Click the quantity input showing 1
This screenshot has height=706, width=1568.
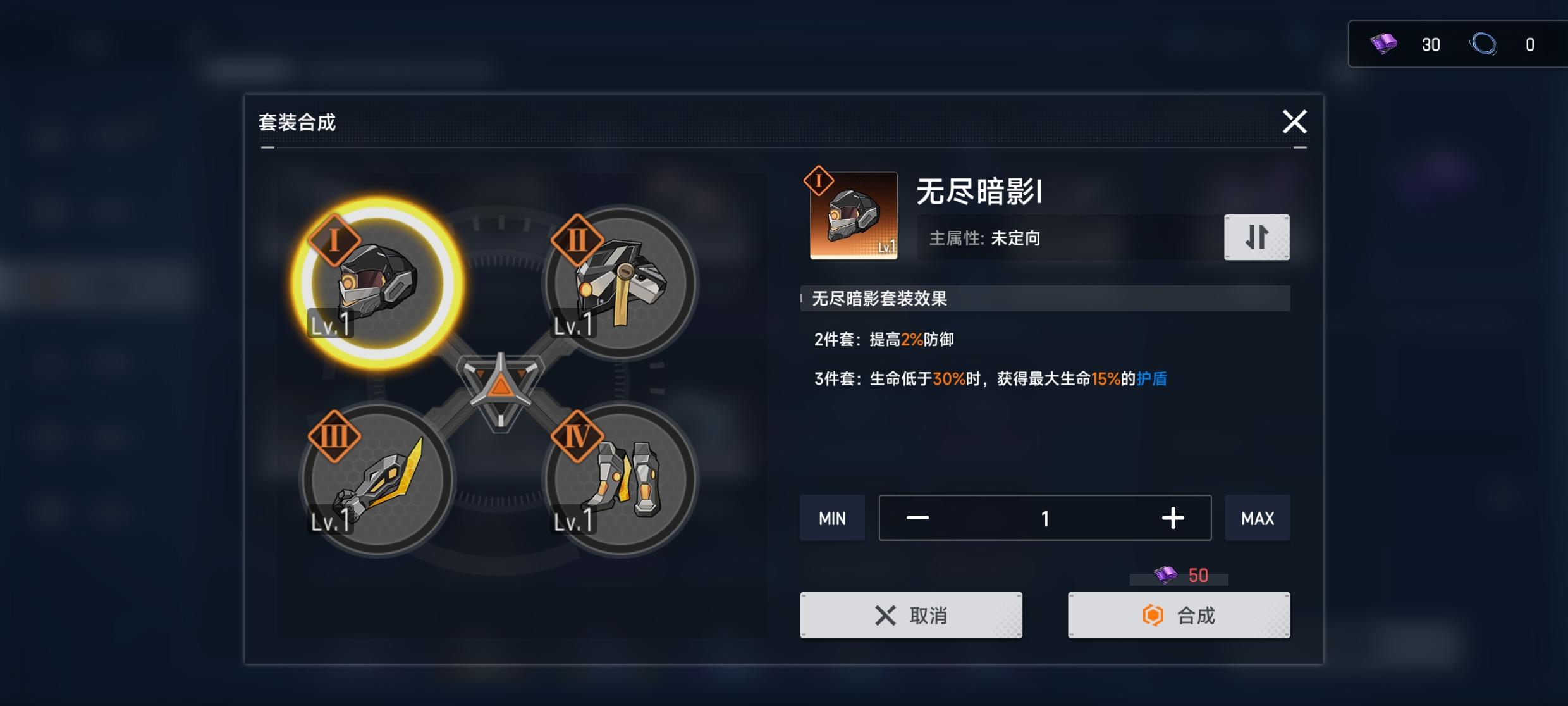tap(1044, 518)
